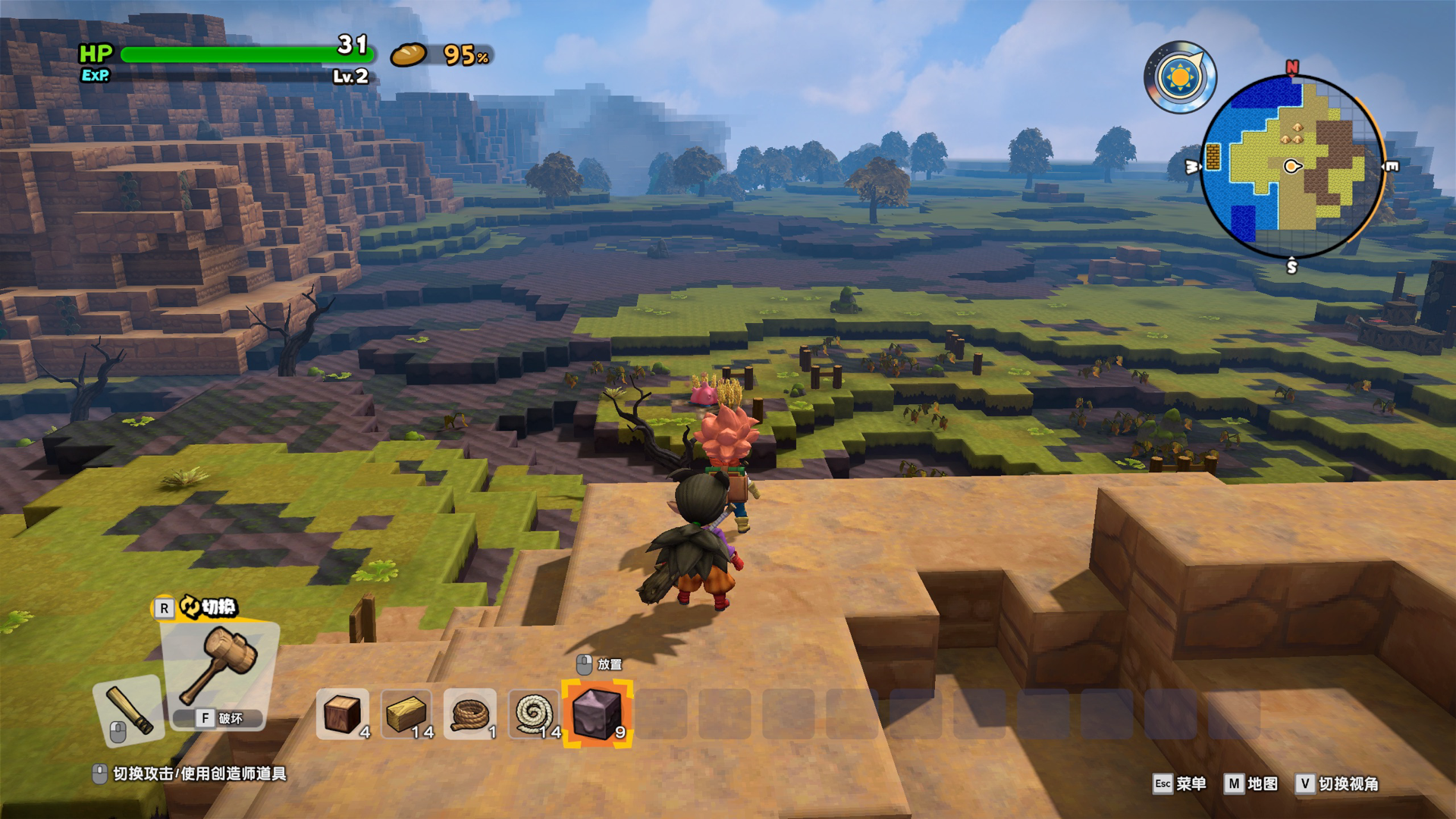This screenshot has height=819, width=1456.
Task: Pick the white string coil slot
Action: (534, 714)
